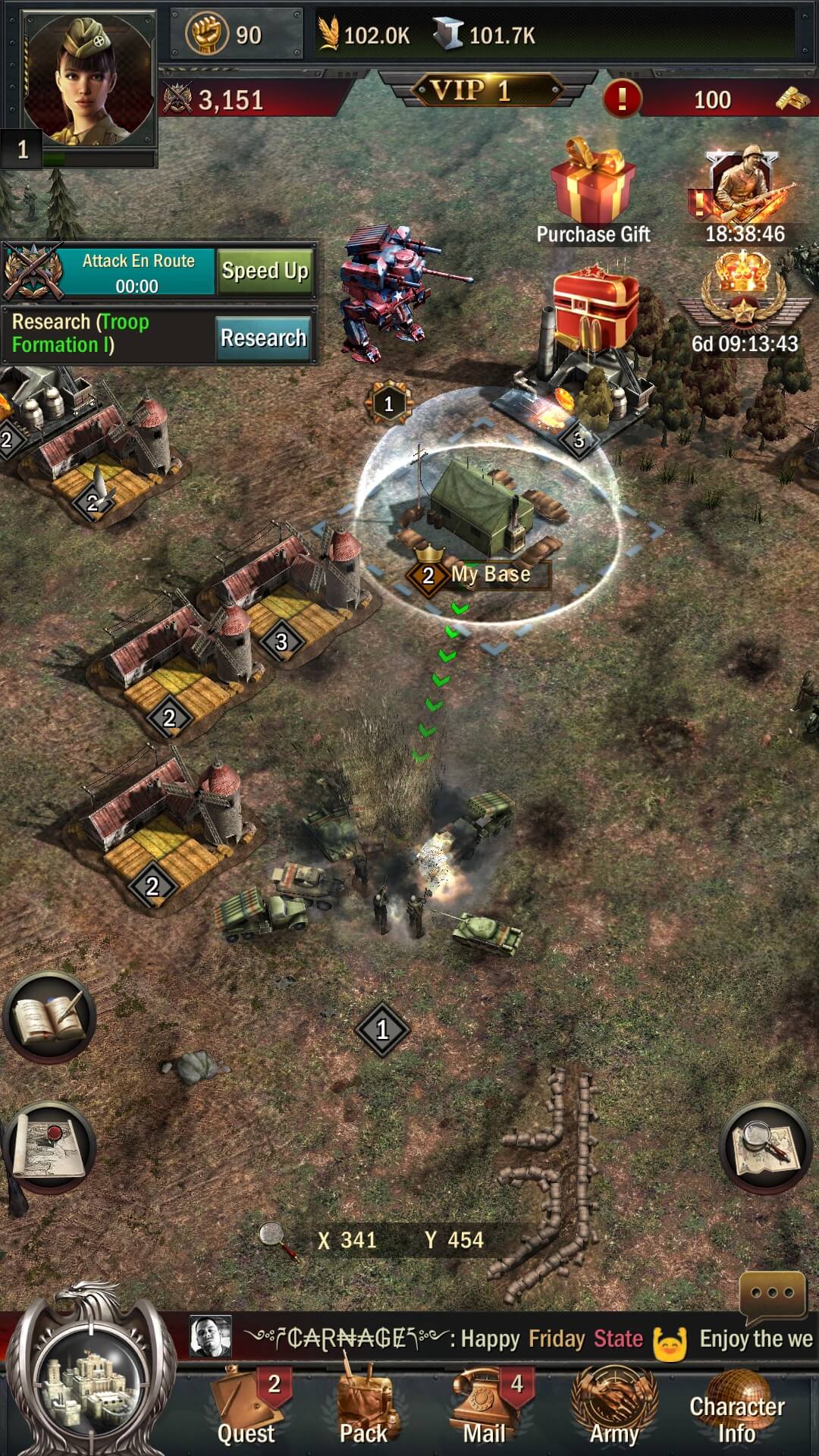Open the chat speech bubble

pyautogui.click(x=772, y=1294)
